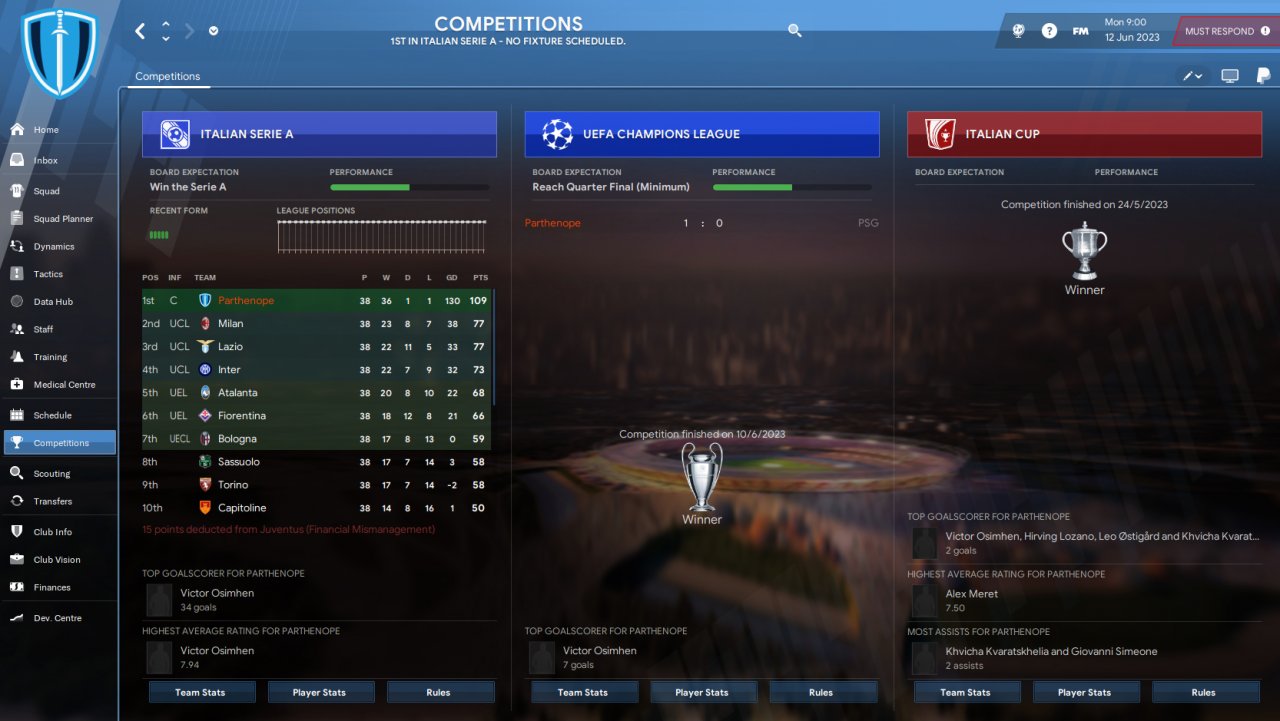Select Milan in the league table
This screenshot has height=721, width=1280.
[230, 324]
